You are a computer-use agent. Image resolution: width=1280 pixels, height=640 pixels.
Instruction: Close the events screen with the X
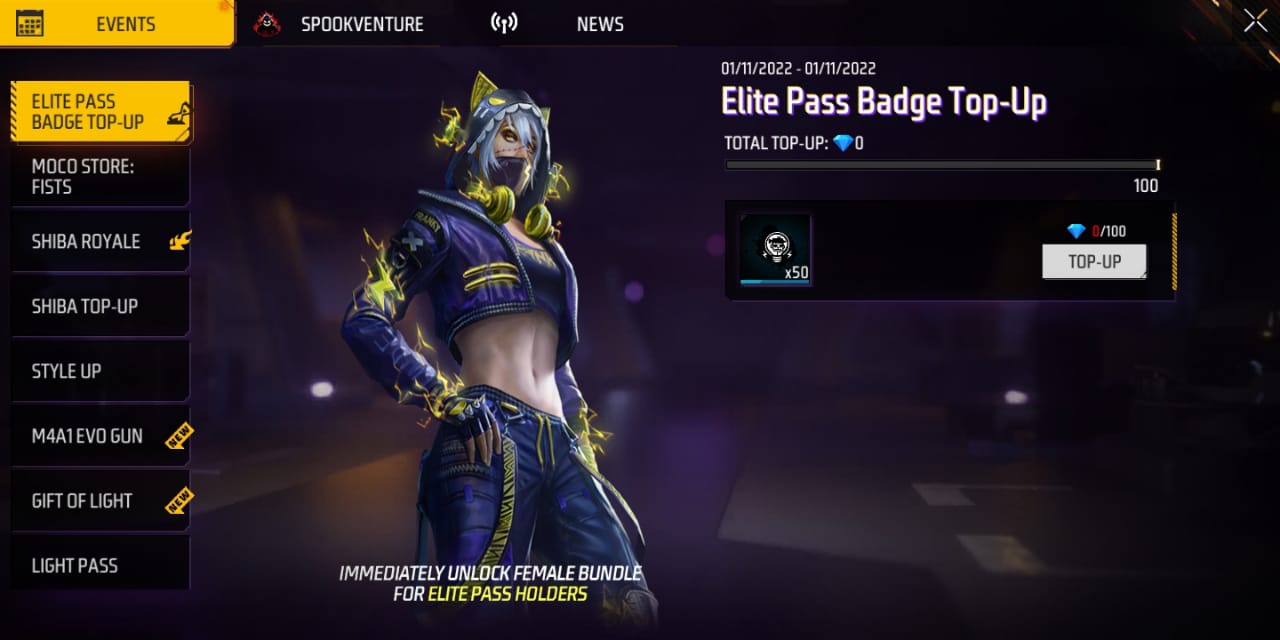coord(1255,21)
